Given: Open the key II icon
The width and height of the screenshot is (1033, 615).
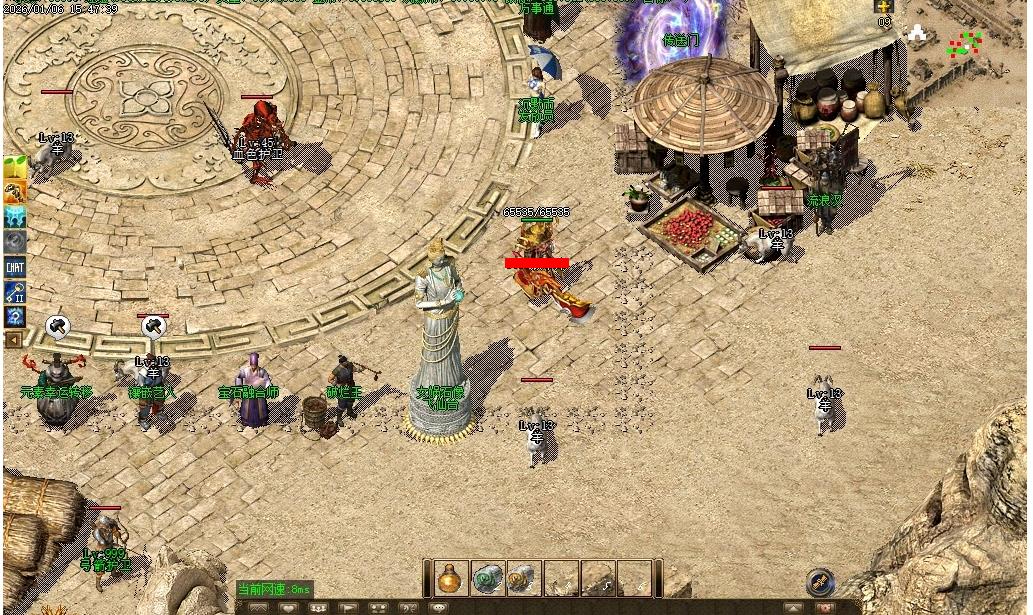Looking at the screenshot, I should click(x=15, y=292).
